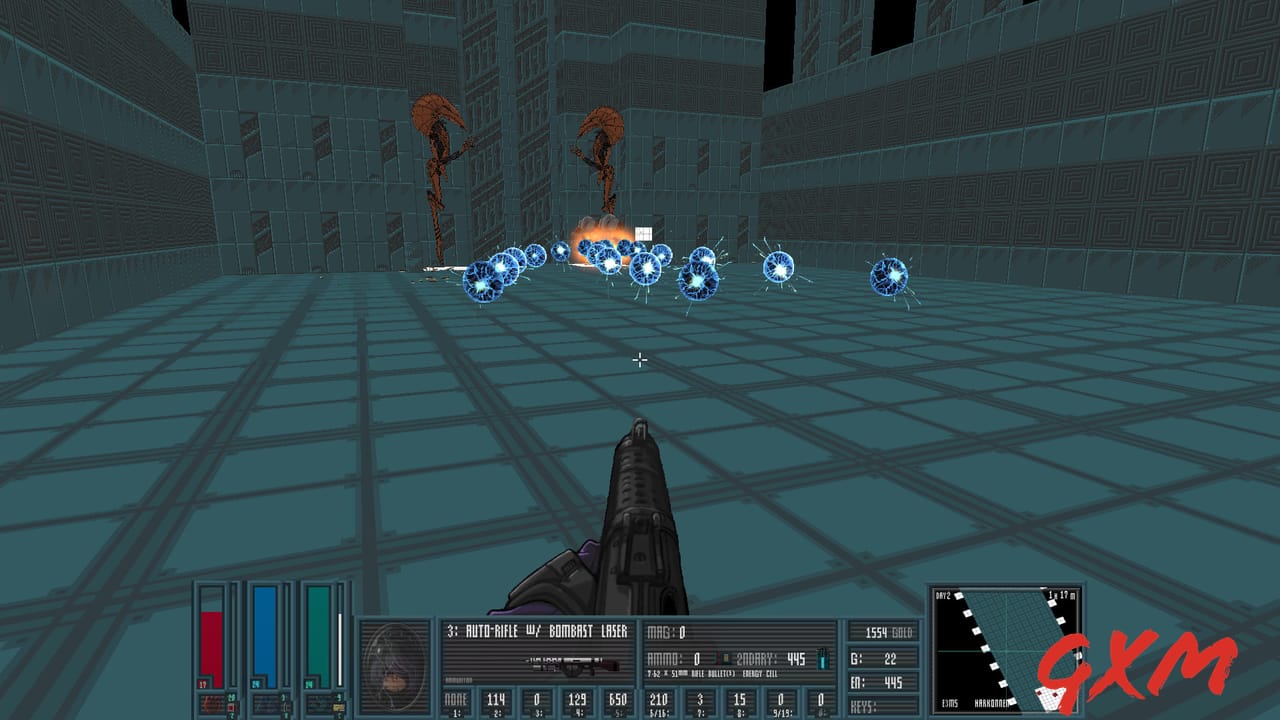Toggle the red indicator light left of AMMO readout
This screenshot has height=720, width=1280.
pos(719,657)
